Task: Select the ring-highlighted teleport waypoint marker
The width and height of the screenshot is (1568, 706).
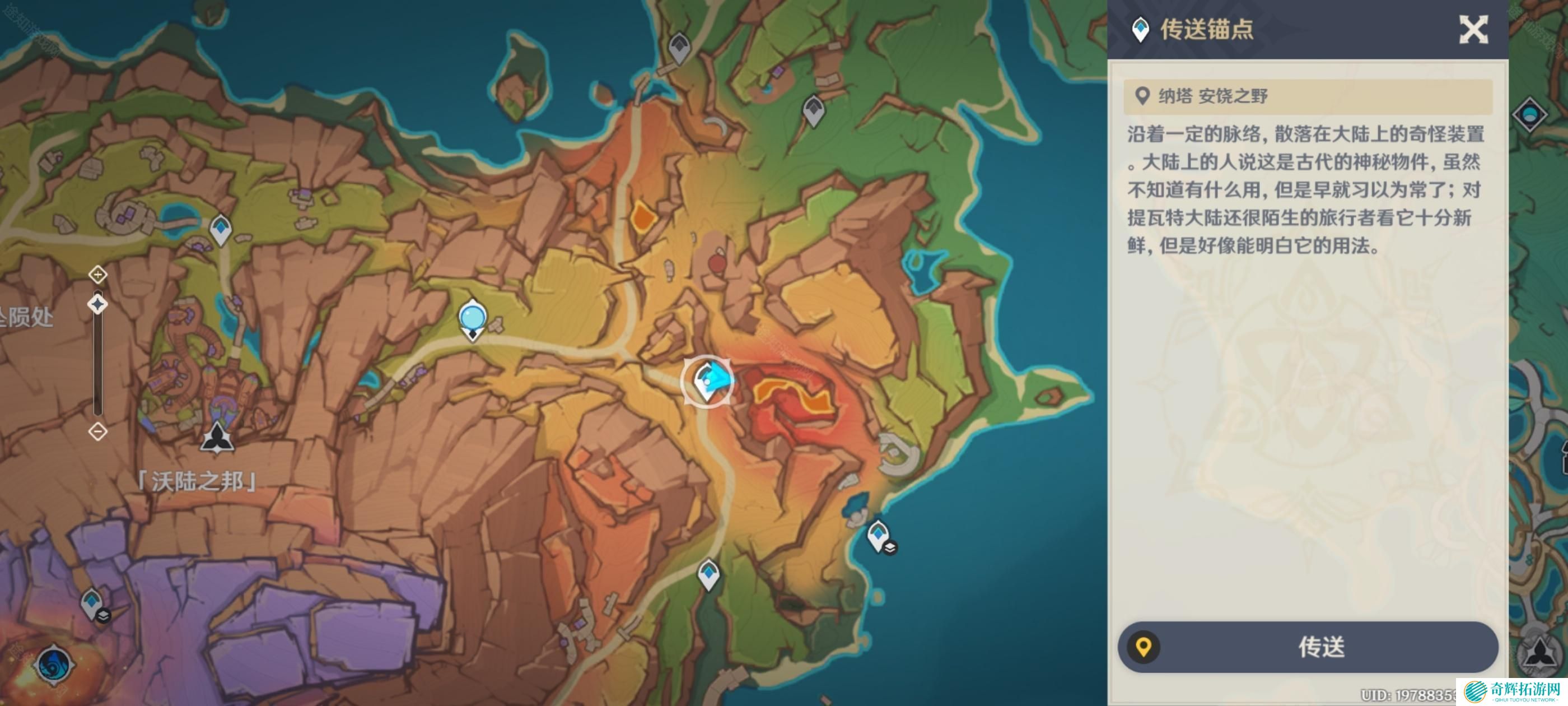Action: pyautogui.click(x=707, y=383)
